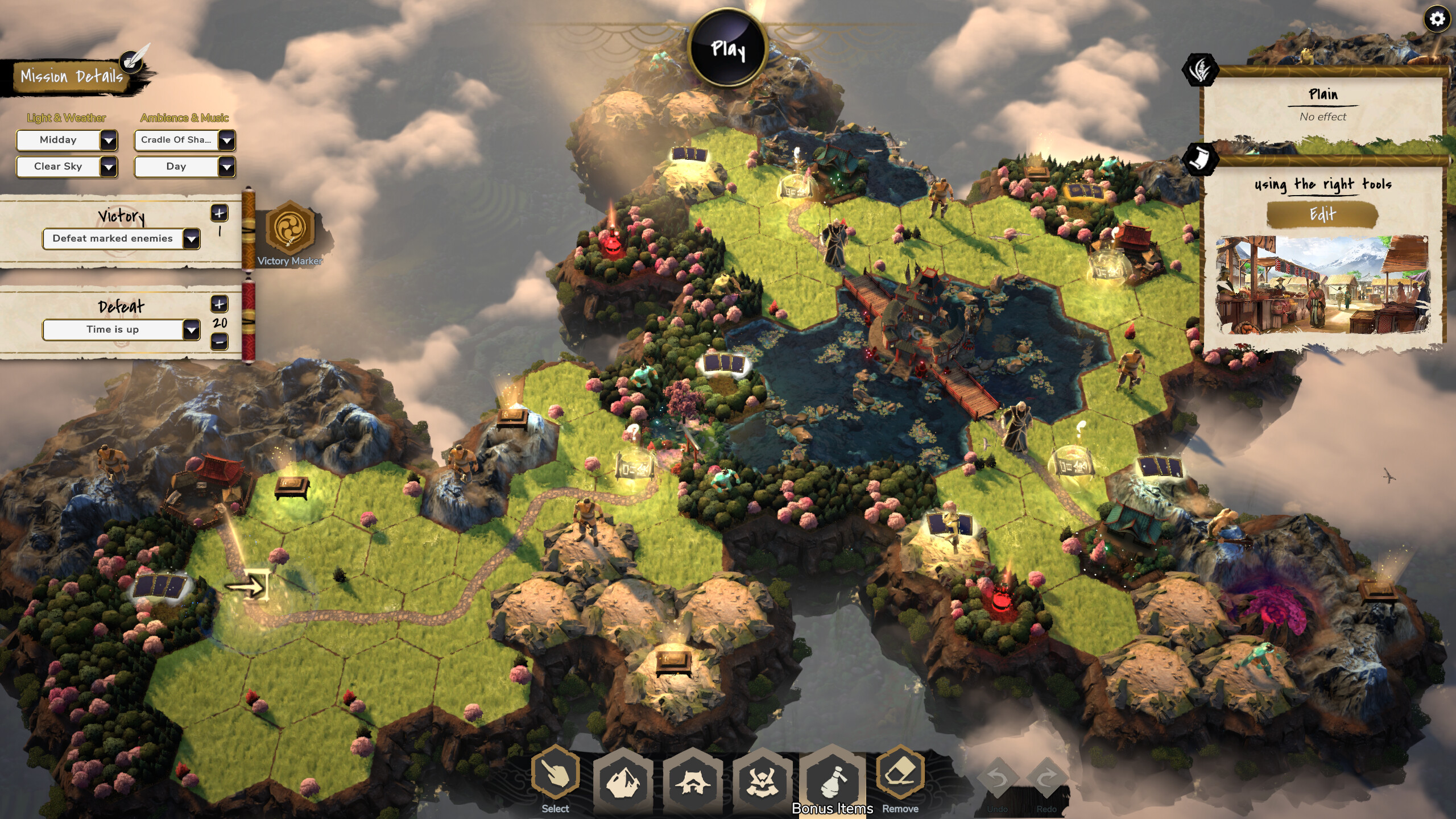Viewport: 1456px width, 819px height.
Task: Open settings via the gear icon
Action: point(1437,19)
